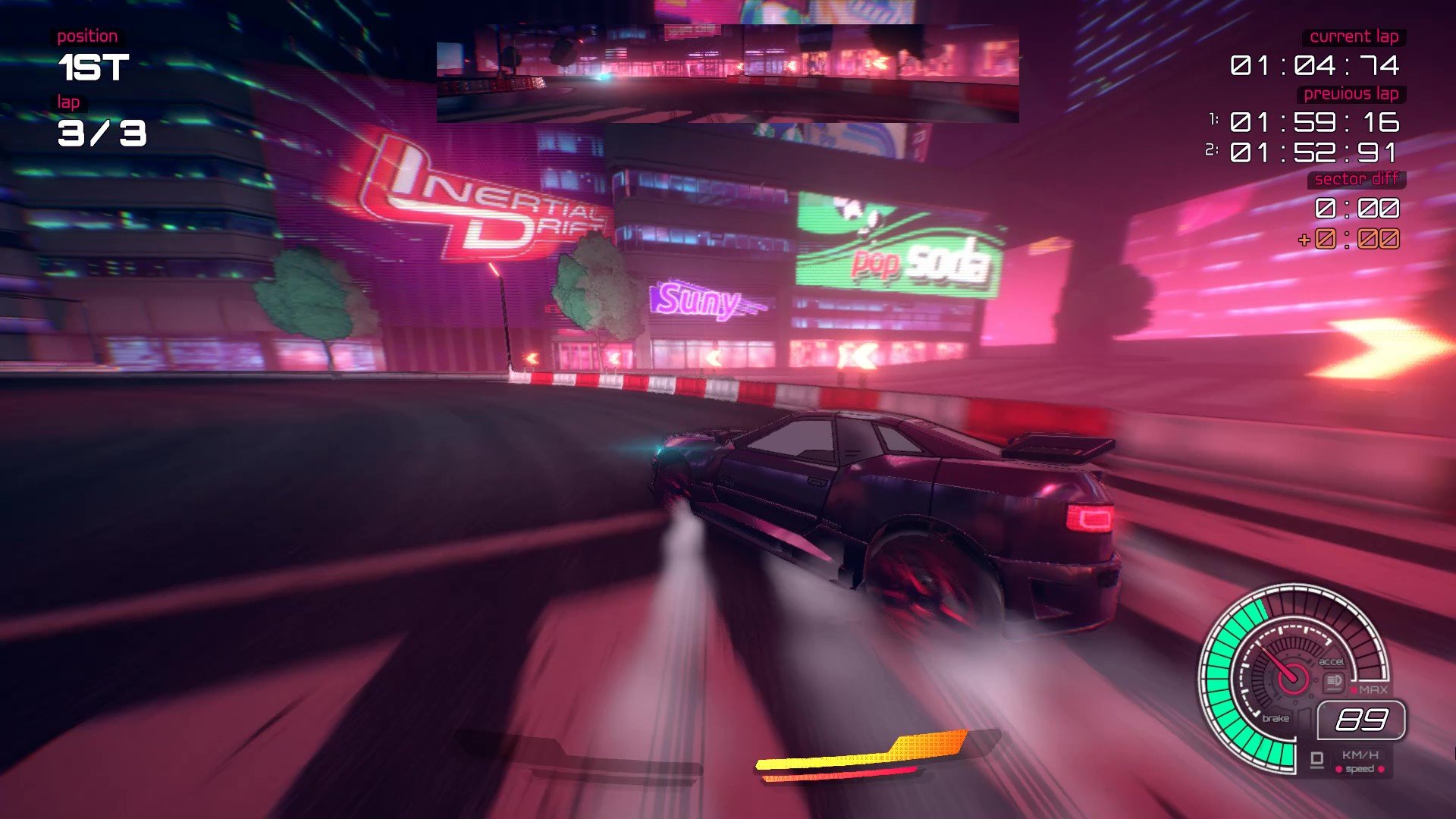
Task: Click the headlight icon on the speedometer
Action: point(1333,681)
